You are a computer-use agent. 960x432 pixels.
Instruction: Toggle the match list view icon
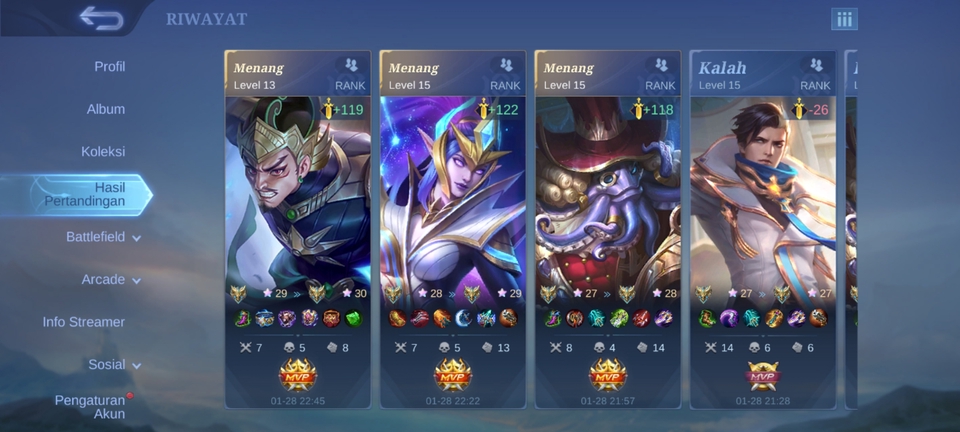844,19
